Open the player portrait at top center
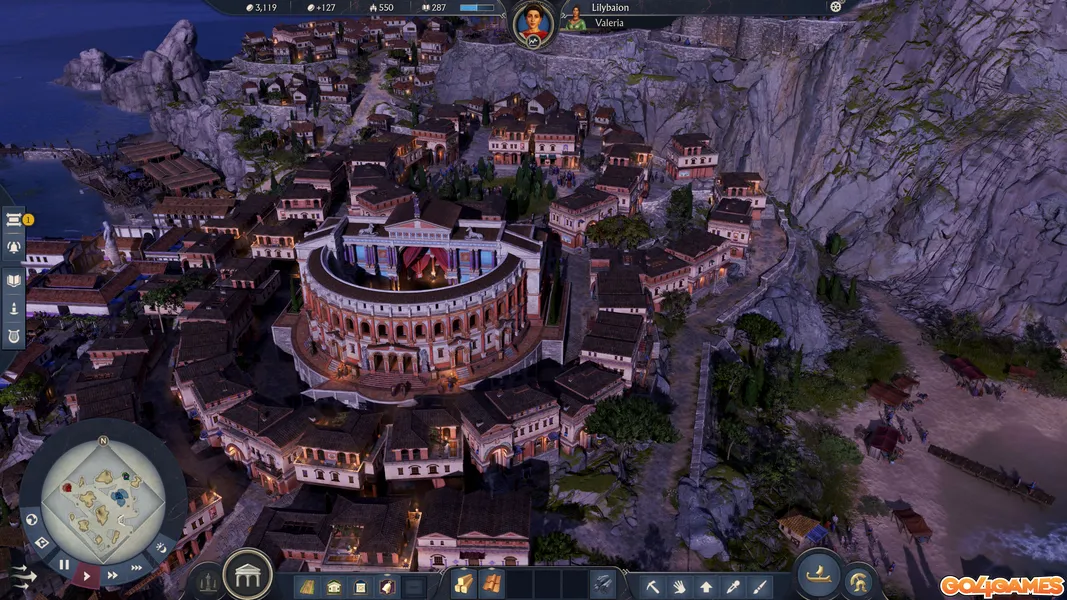 point(534,23)
